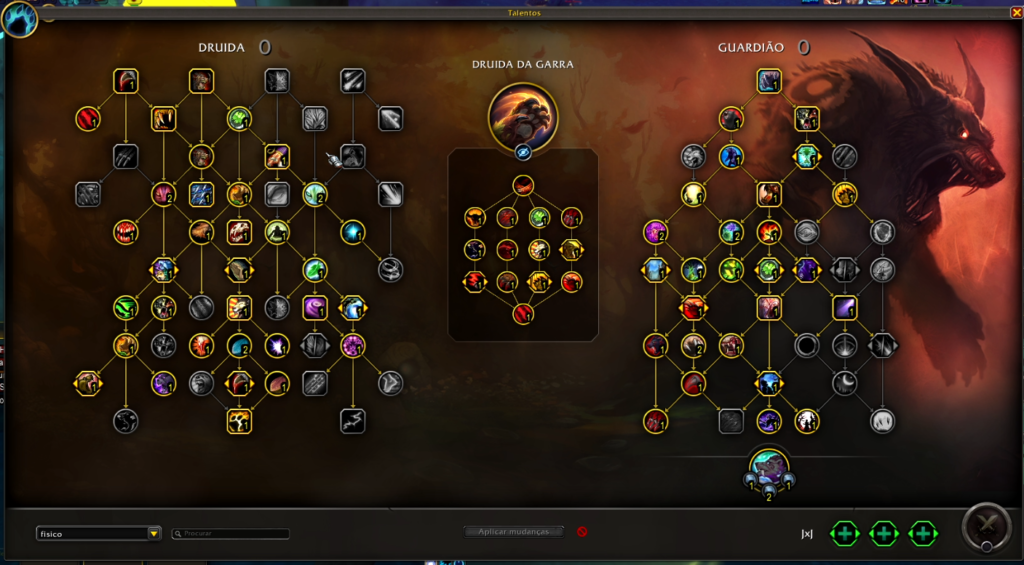Select the green paw talent in hero tree
The height and width of the screenshot is (565, 1024).
539,217
